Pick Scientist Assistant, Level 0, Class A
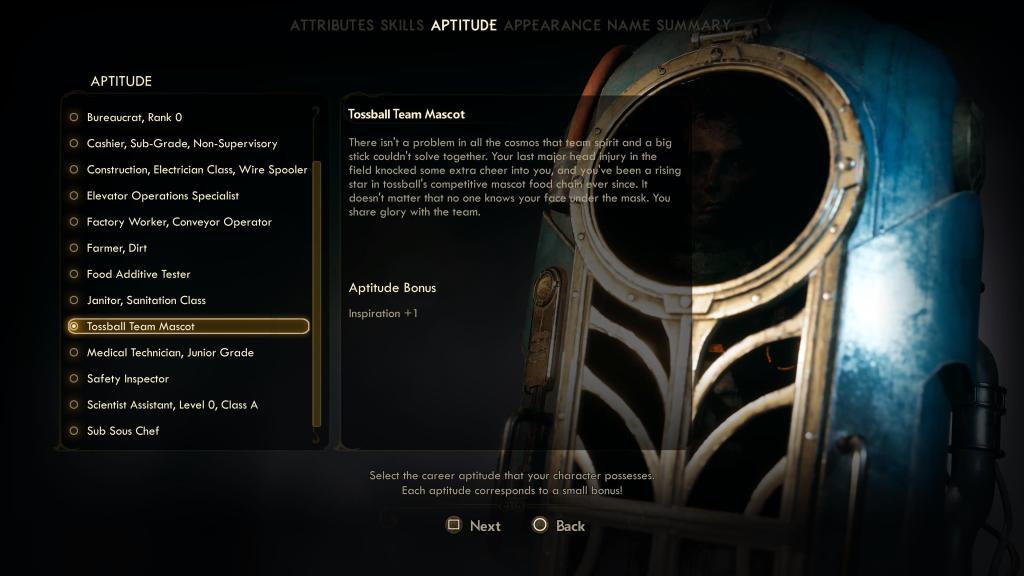The width and height of the screenshot is (1024, 576). click(172, 405)
